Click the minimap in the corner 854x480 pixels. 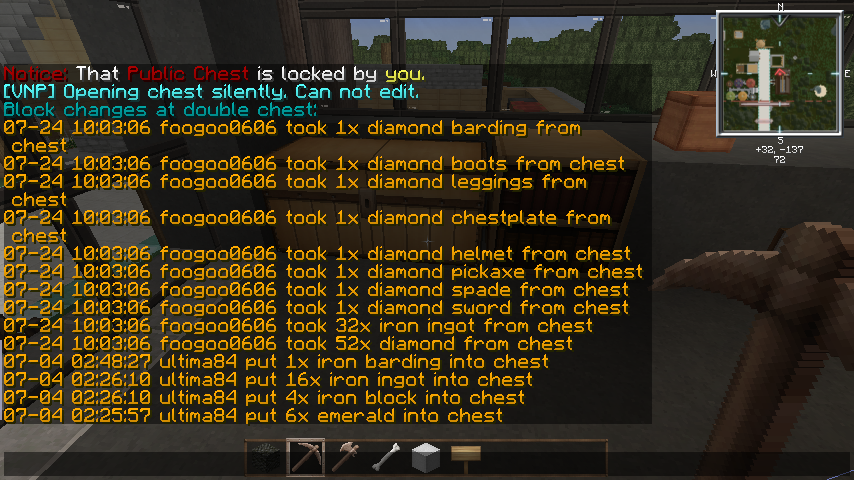pyautogui.click(x=779, y=72)
